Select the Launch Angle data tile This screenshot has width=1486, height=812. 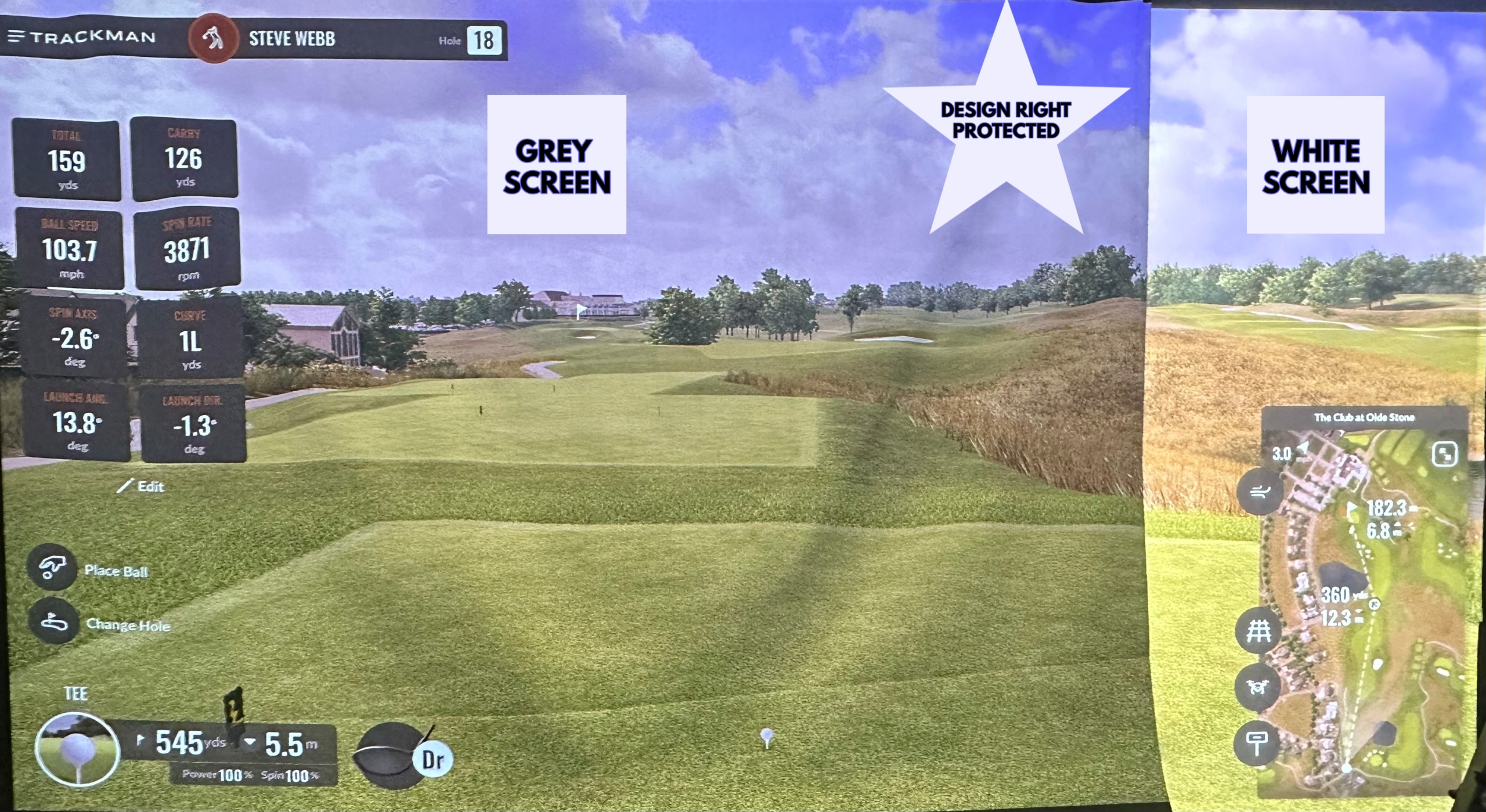click(x=77, y=422)
